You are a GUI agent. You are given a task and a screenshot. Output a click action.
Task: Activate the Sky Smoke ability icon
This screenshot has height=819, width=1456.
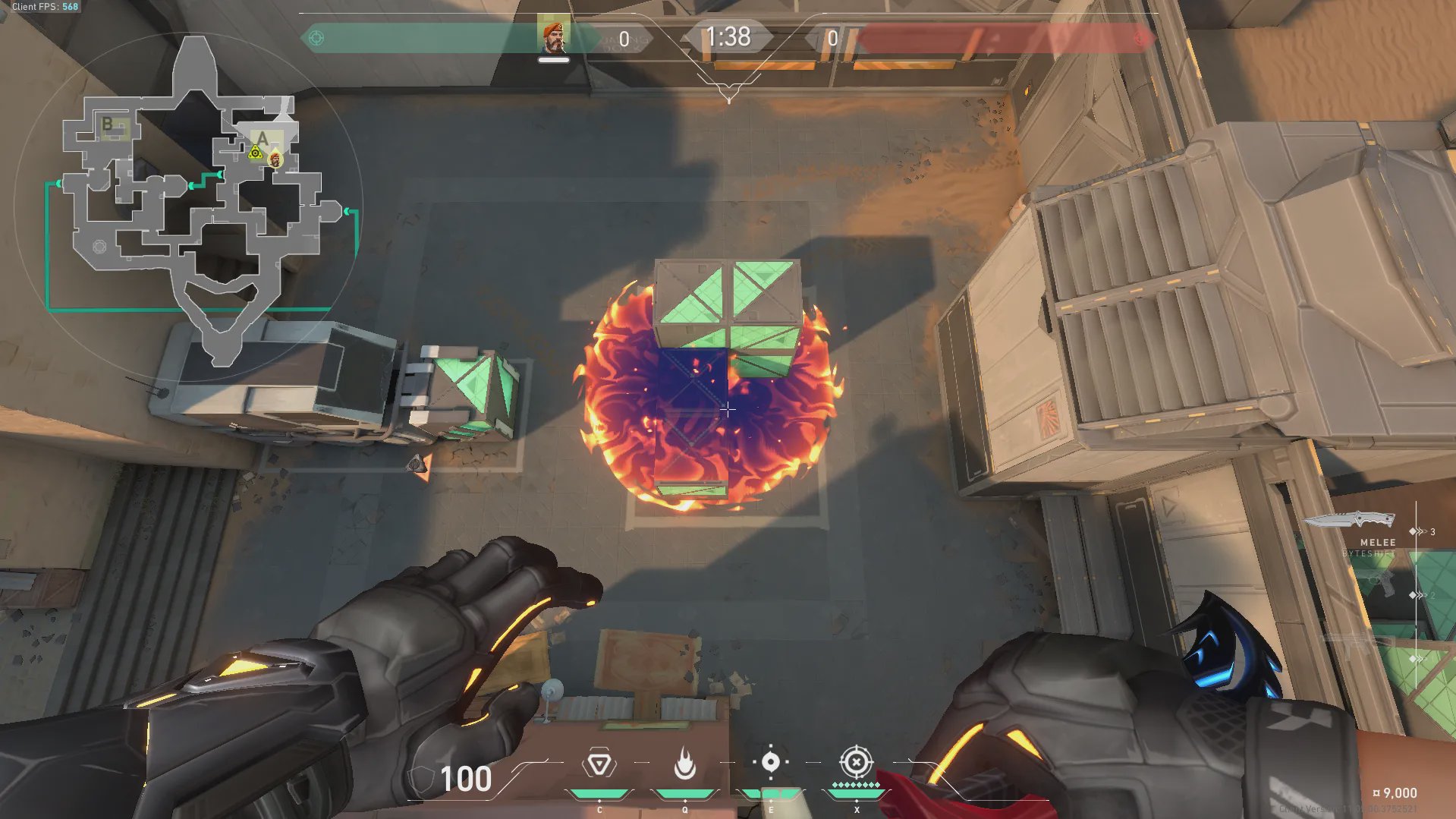[770, 762]
